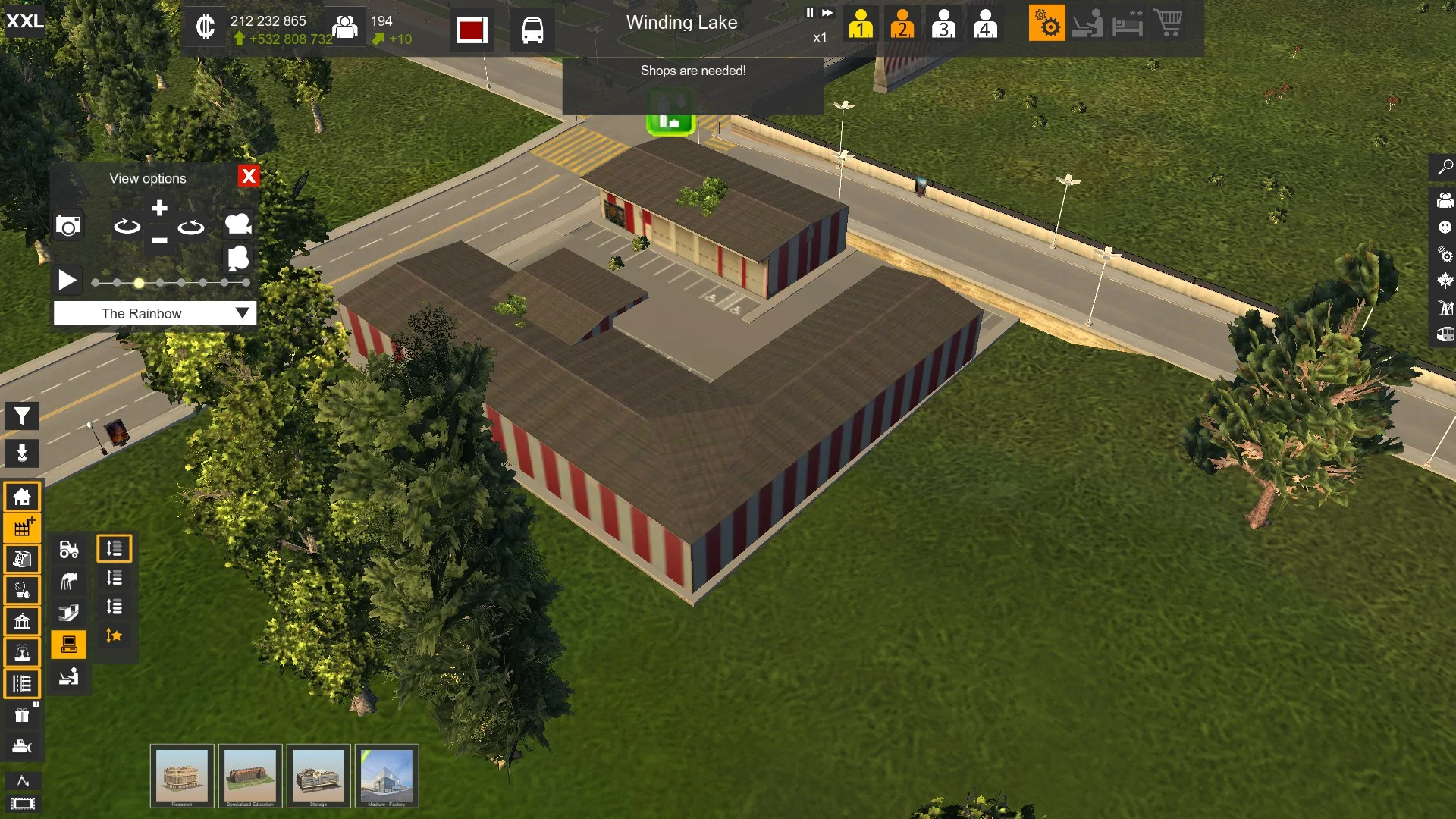The height and width of the screenshot is (819, 1456).
Task: Select unskilled worker class one
Action: click(x=861, y=24)
